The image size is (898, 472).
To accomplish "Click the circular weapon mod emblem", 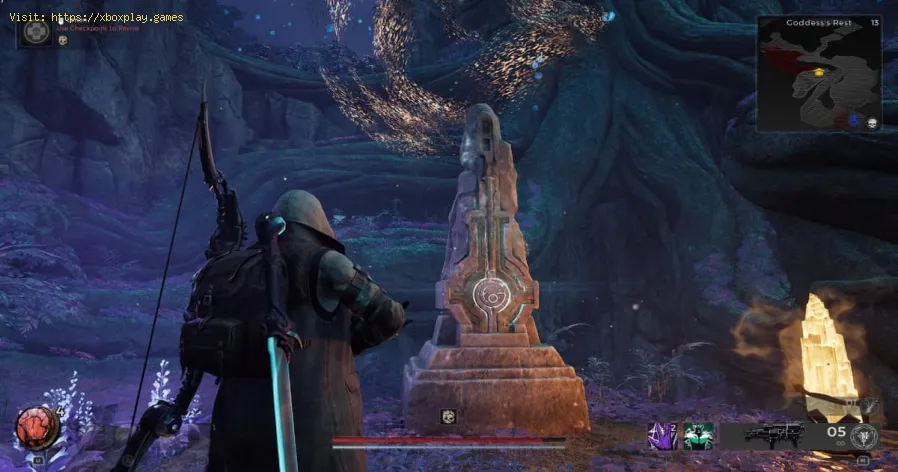I will [863, 437].
